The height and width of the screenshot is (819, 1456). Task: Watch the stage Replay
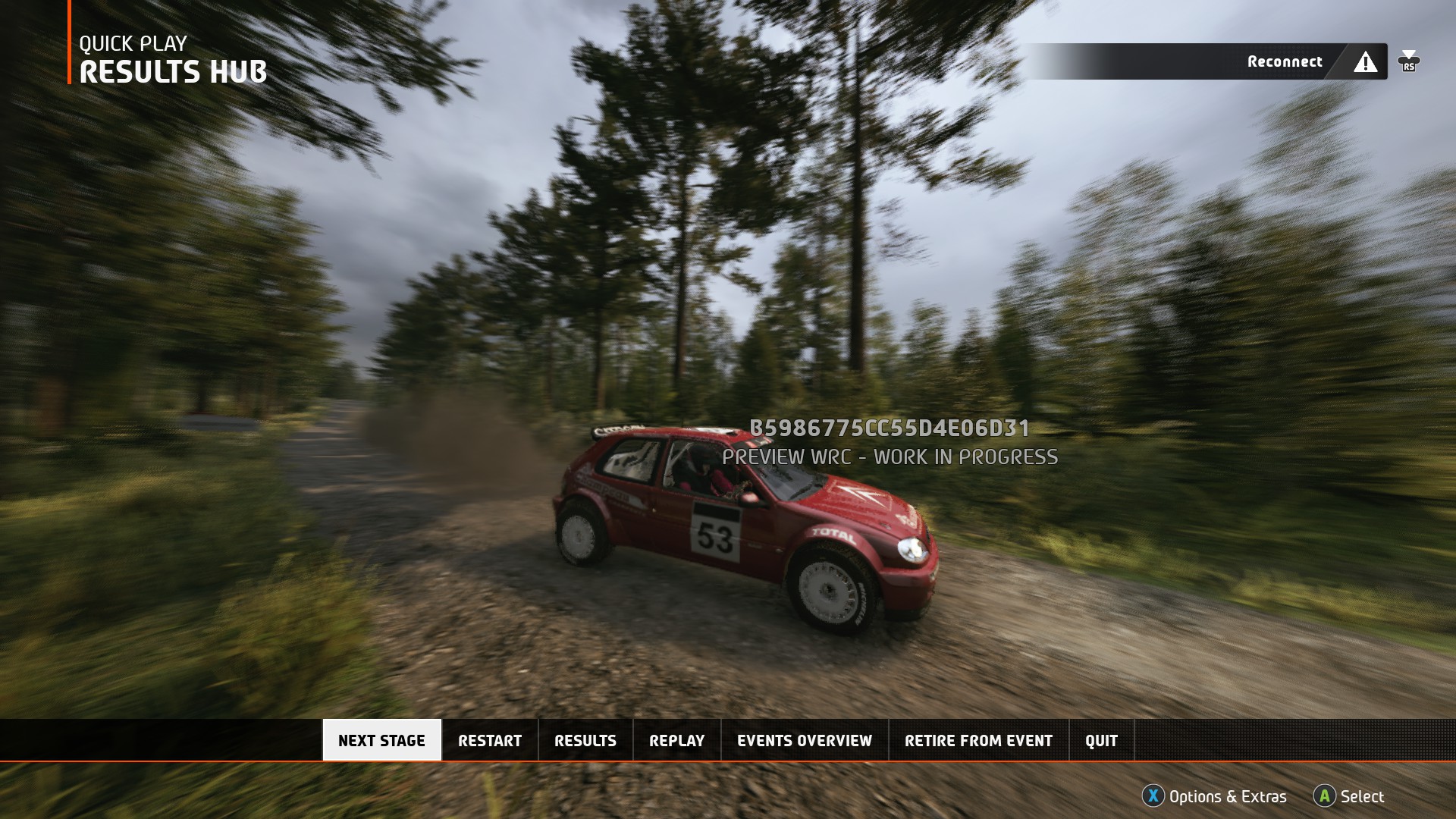tap(676, 740)
